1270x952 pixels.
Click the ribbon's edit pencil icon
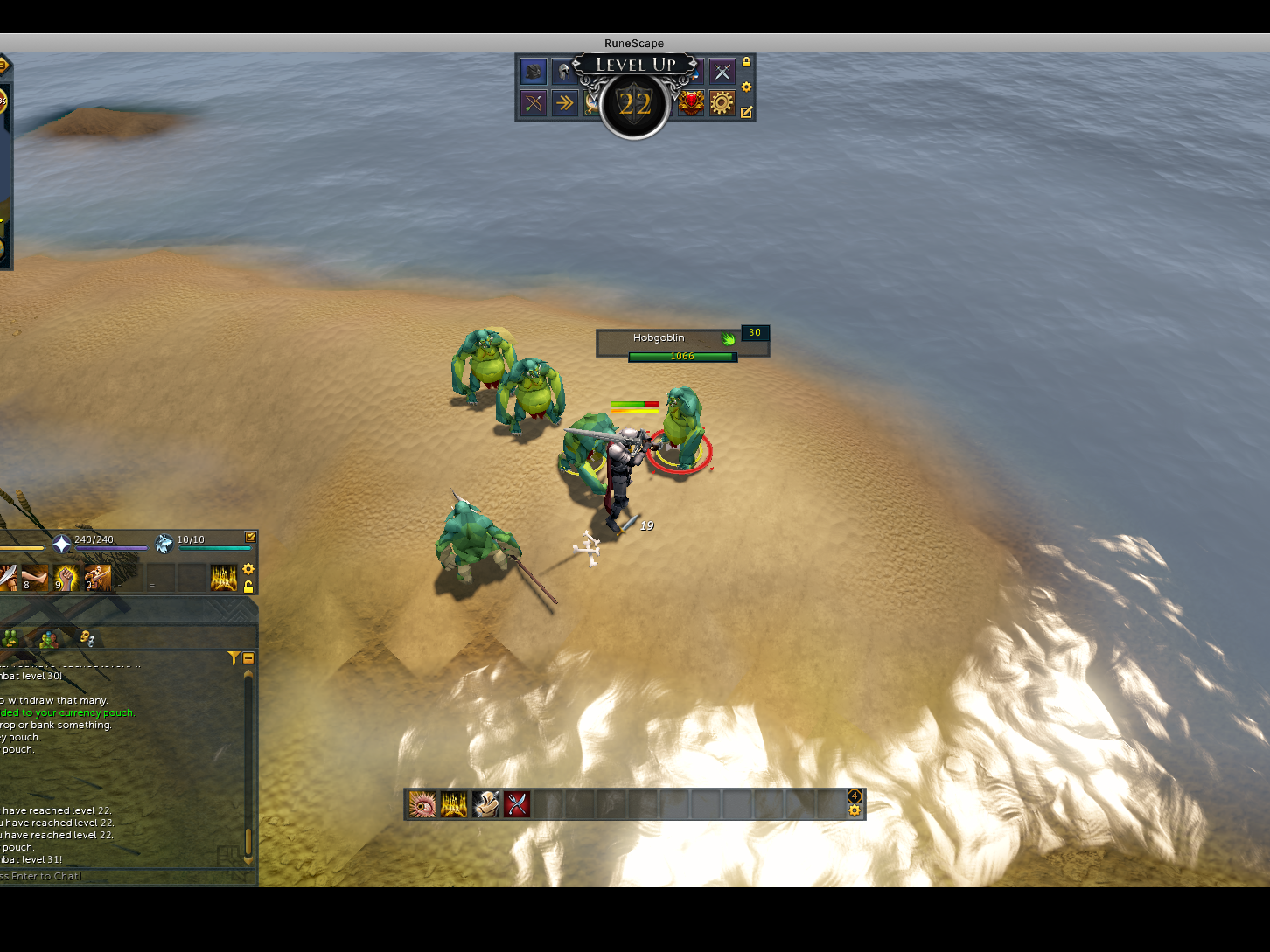[x=747, y=112]
